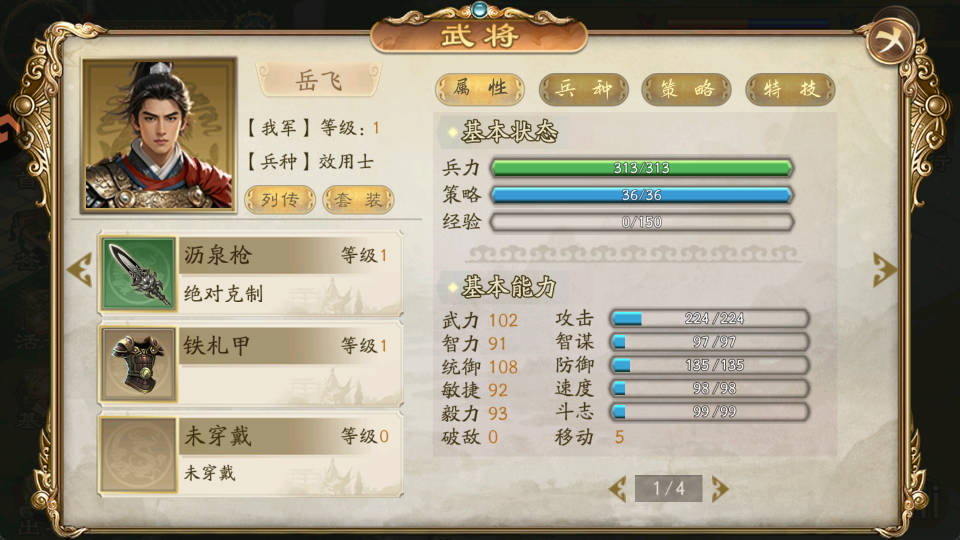Open 岳飞's 列传 biography
Image resolution: width=960 pixels, height=540 pixels.
tap(279, 199)
